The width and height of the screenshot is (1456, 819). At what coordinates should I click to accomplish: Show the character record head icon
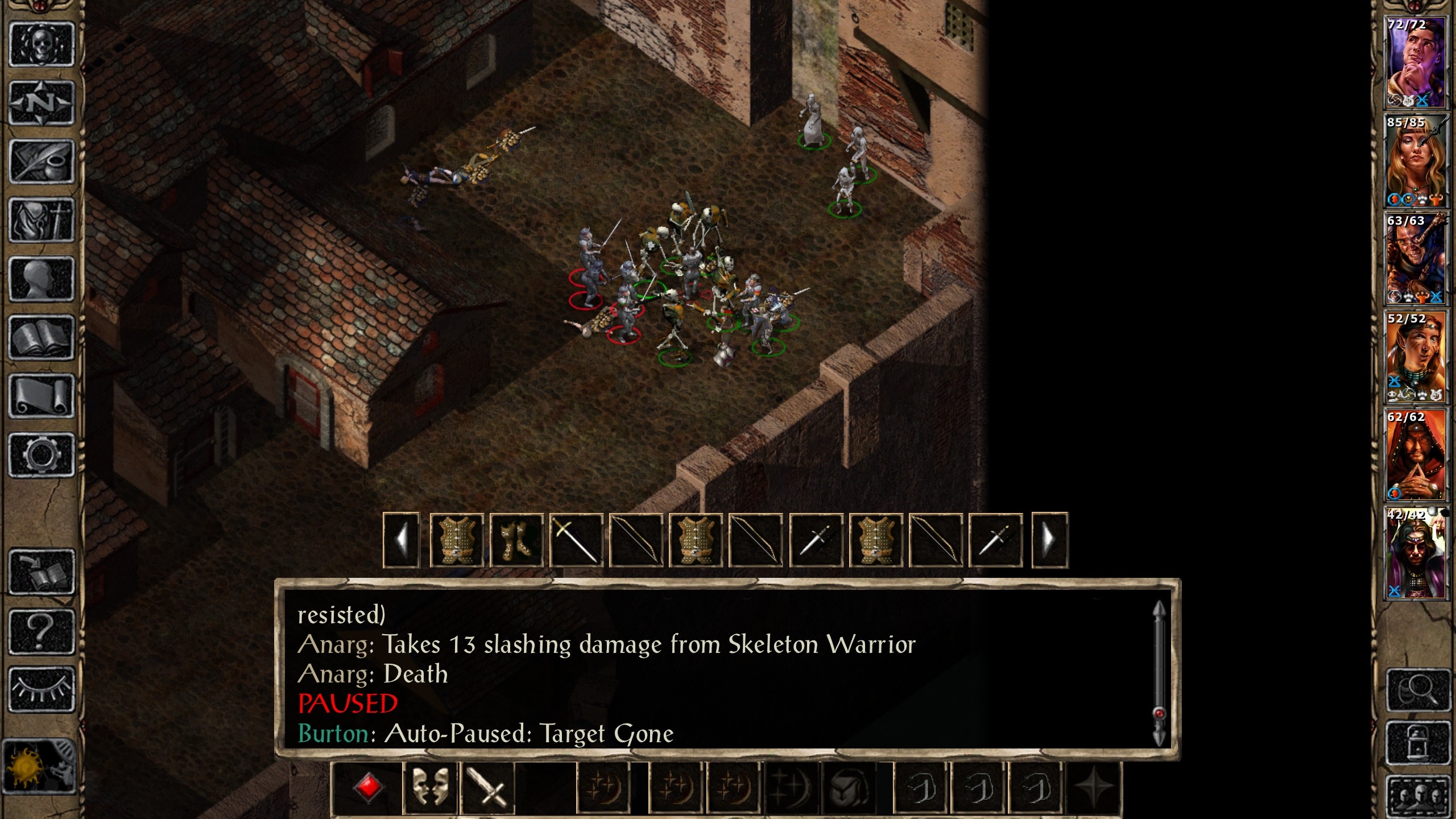tap(42, 279)
